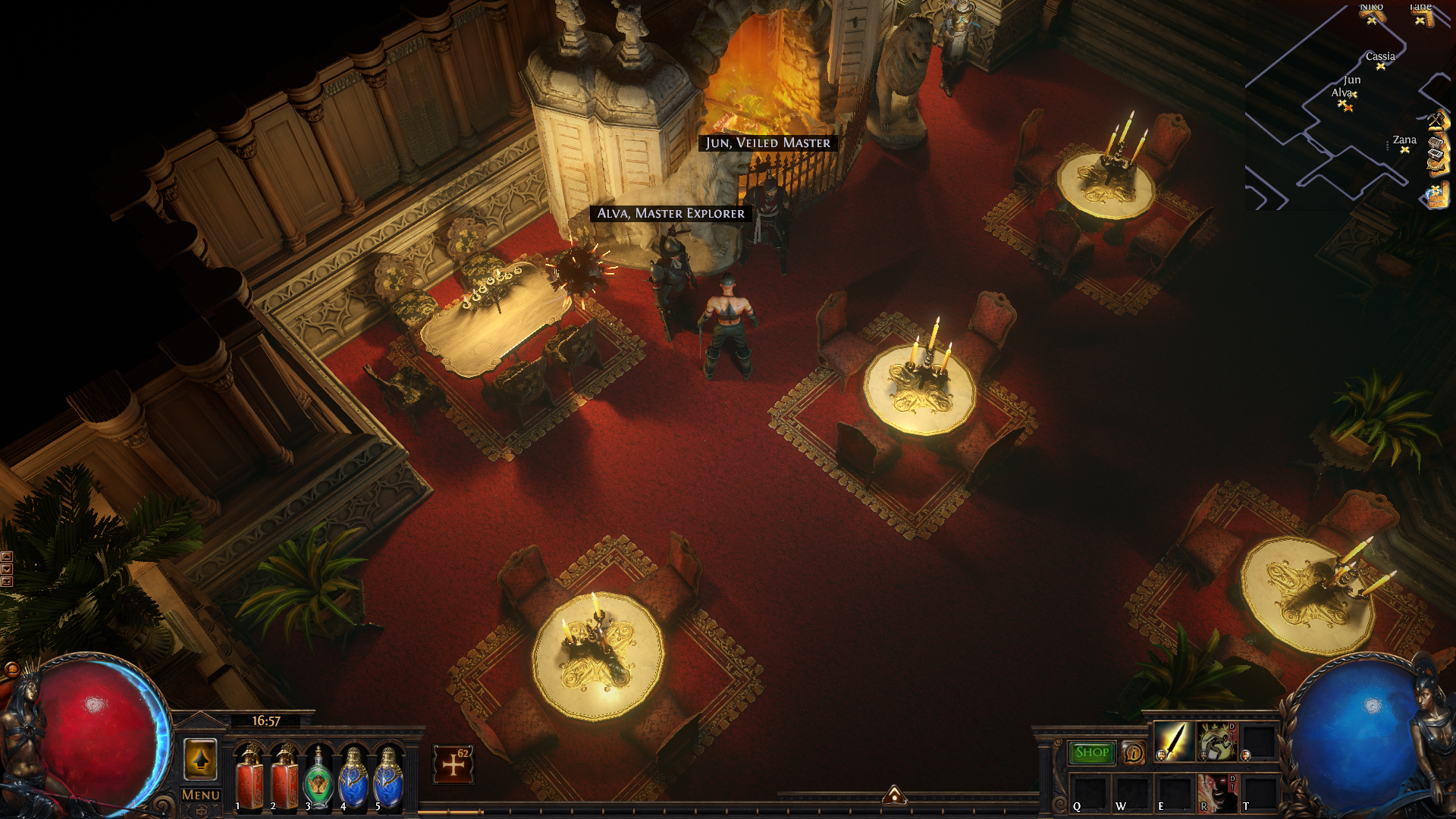Open the green Shop button

[1091, 752]
